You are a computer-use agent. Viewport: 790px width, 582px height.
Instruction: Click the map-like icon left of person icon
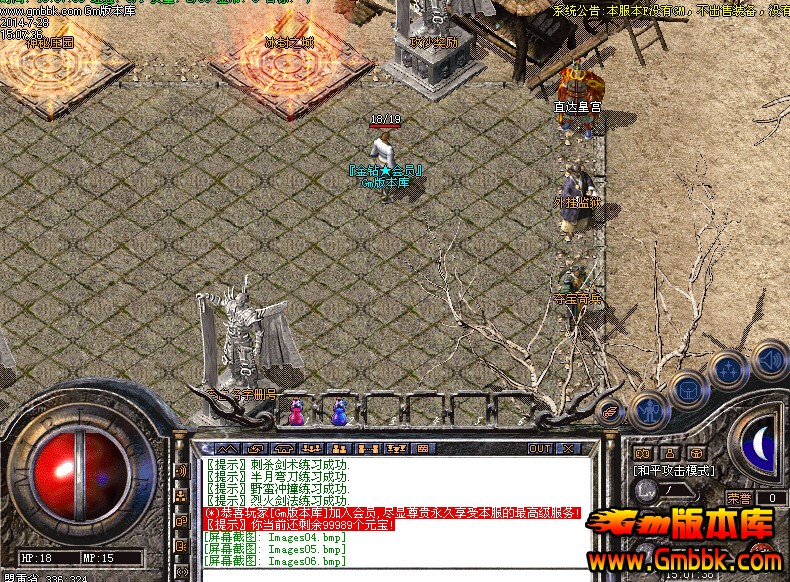click(x=643, y=454)
